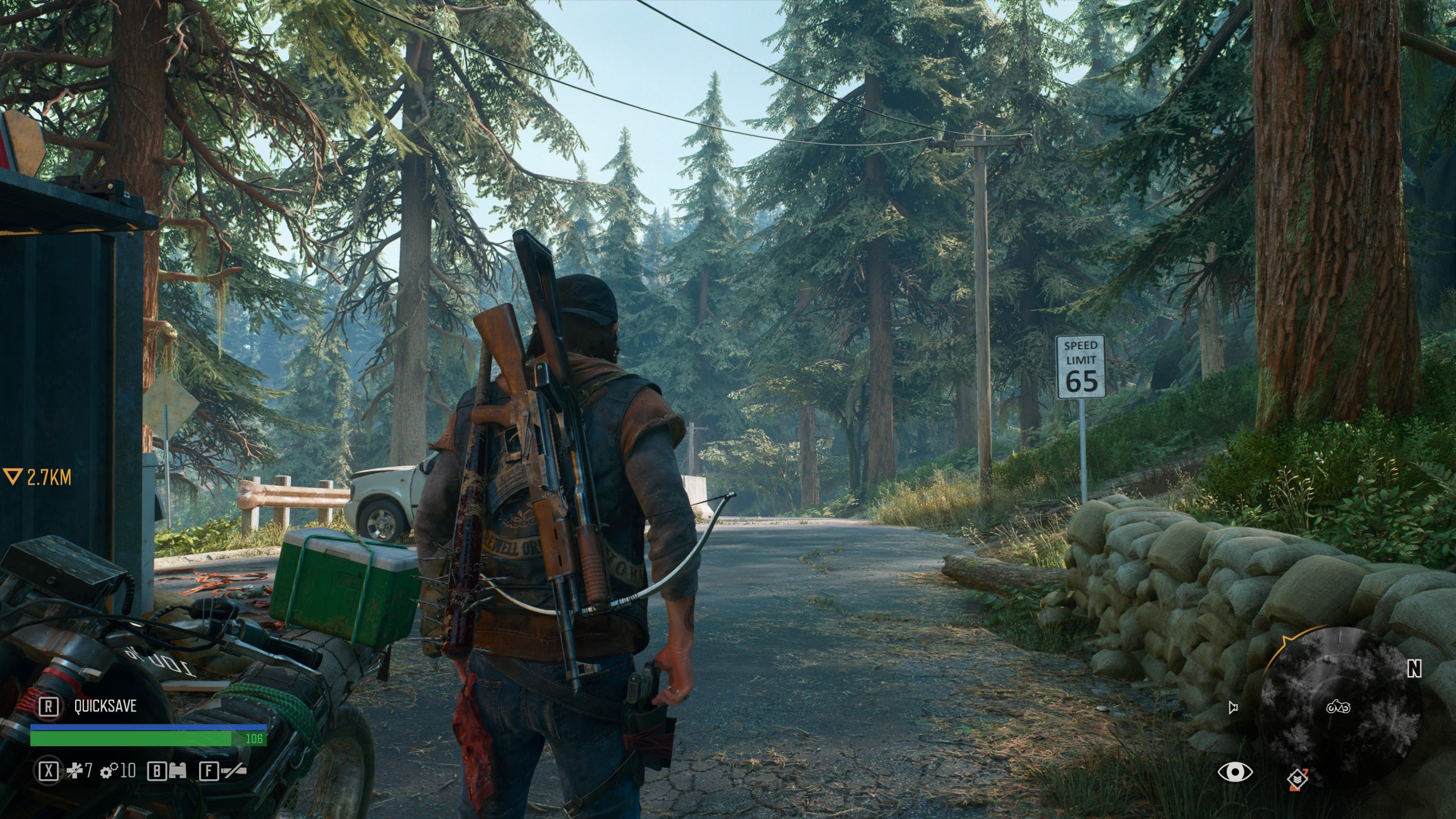Toggle the flashlight icon
The height and width of the screenshot is (819, 1456).
233,771
